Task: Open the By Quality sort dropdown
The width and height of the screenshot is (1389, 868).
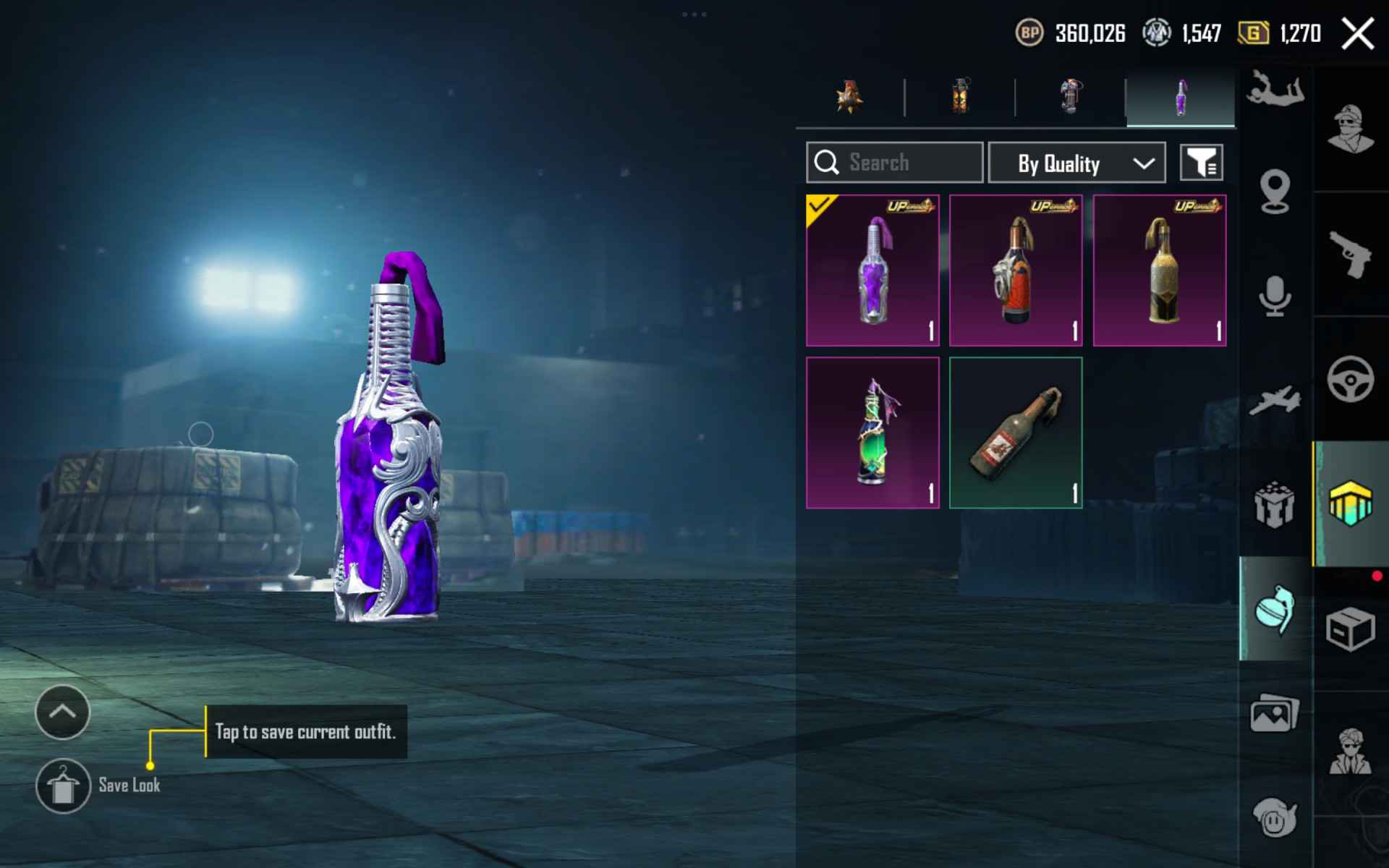Action: 1076,163
